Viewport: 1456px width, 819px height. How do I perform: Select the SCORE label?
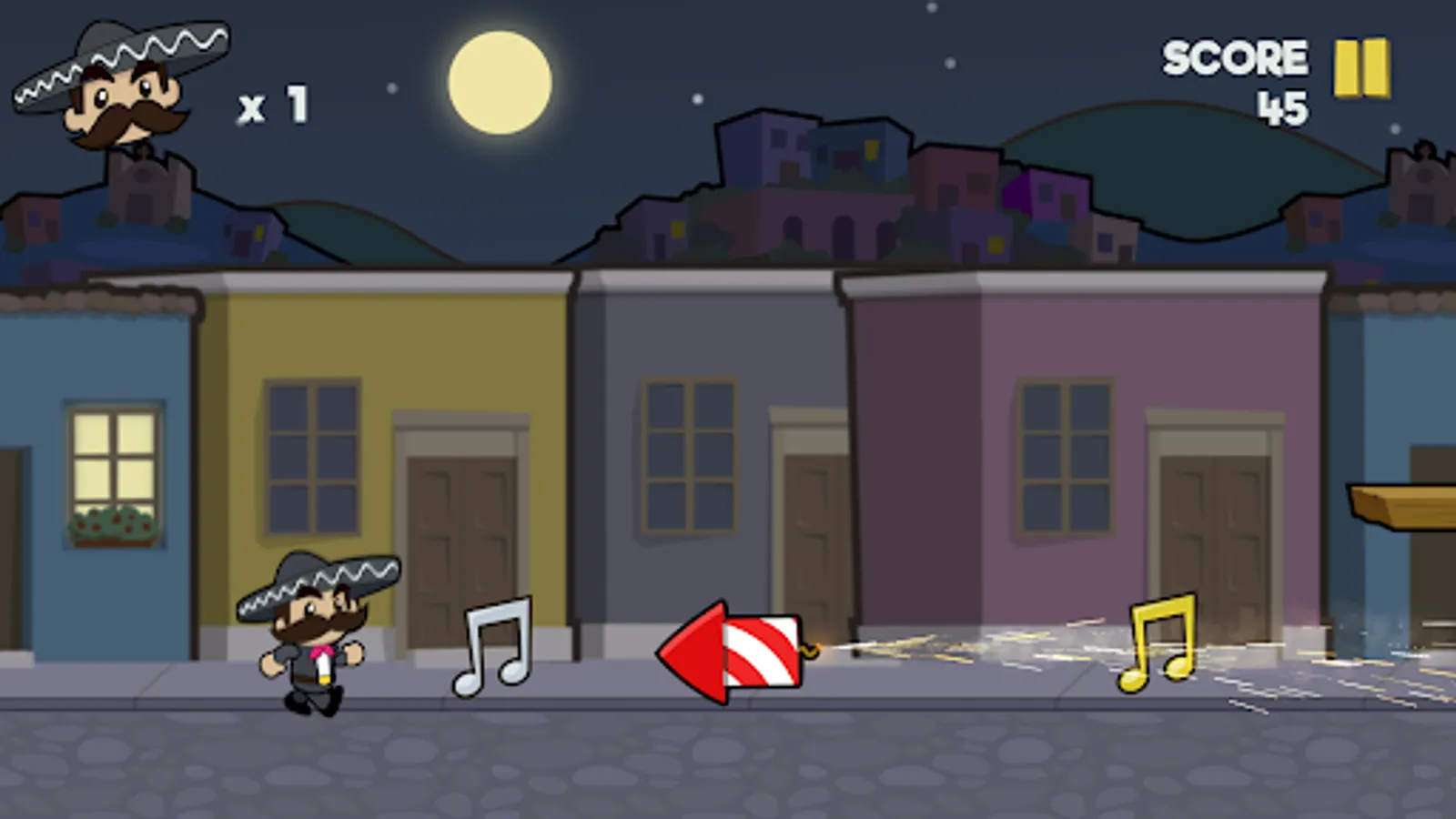1234,56
